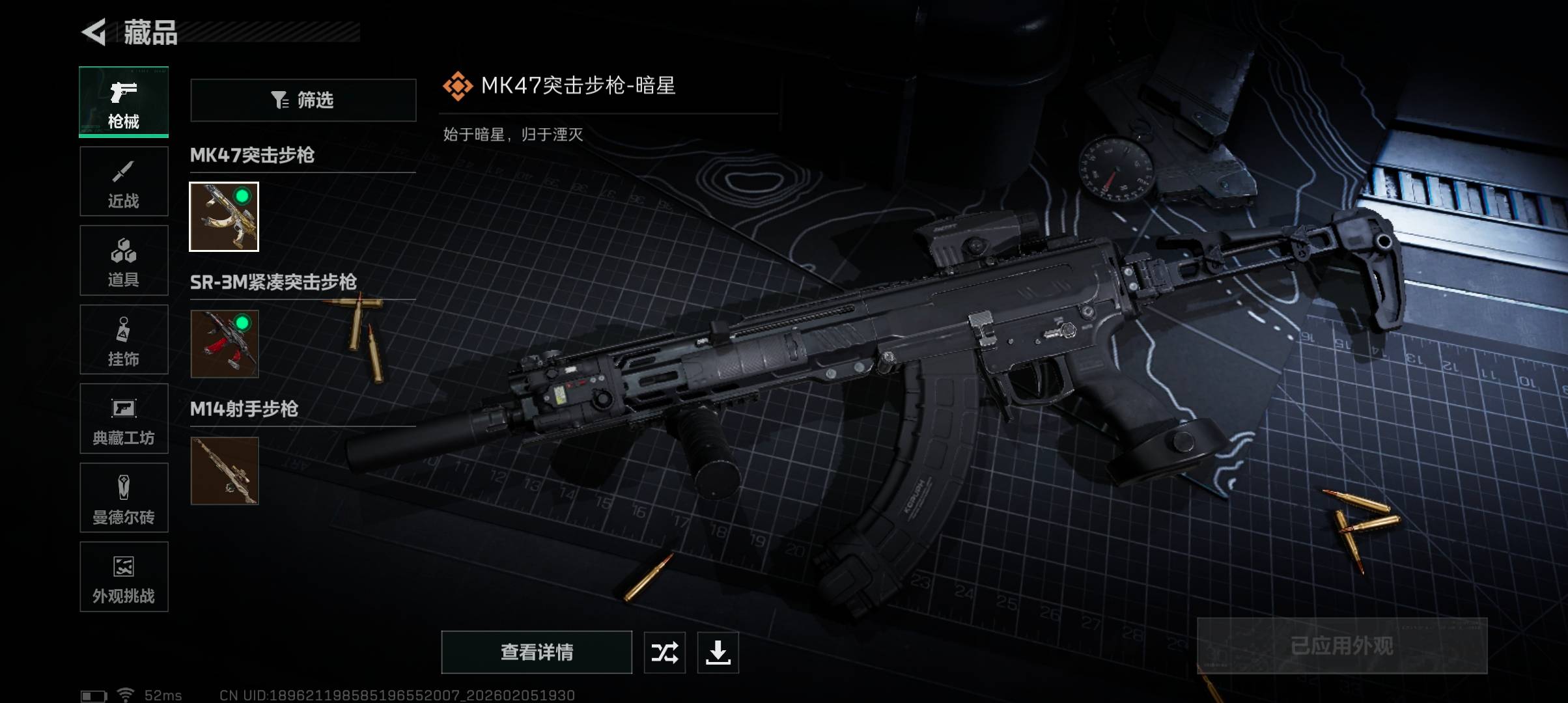The width and height of the screenshot is (1568, 703).
Task: Click the 已应用外观 applied skin button
Action: (1342, 646)
